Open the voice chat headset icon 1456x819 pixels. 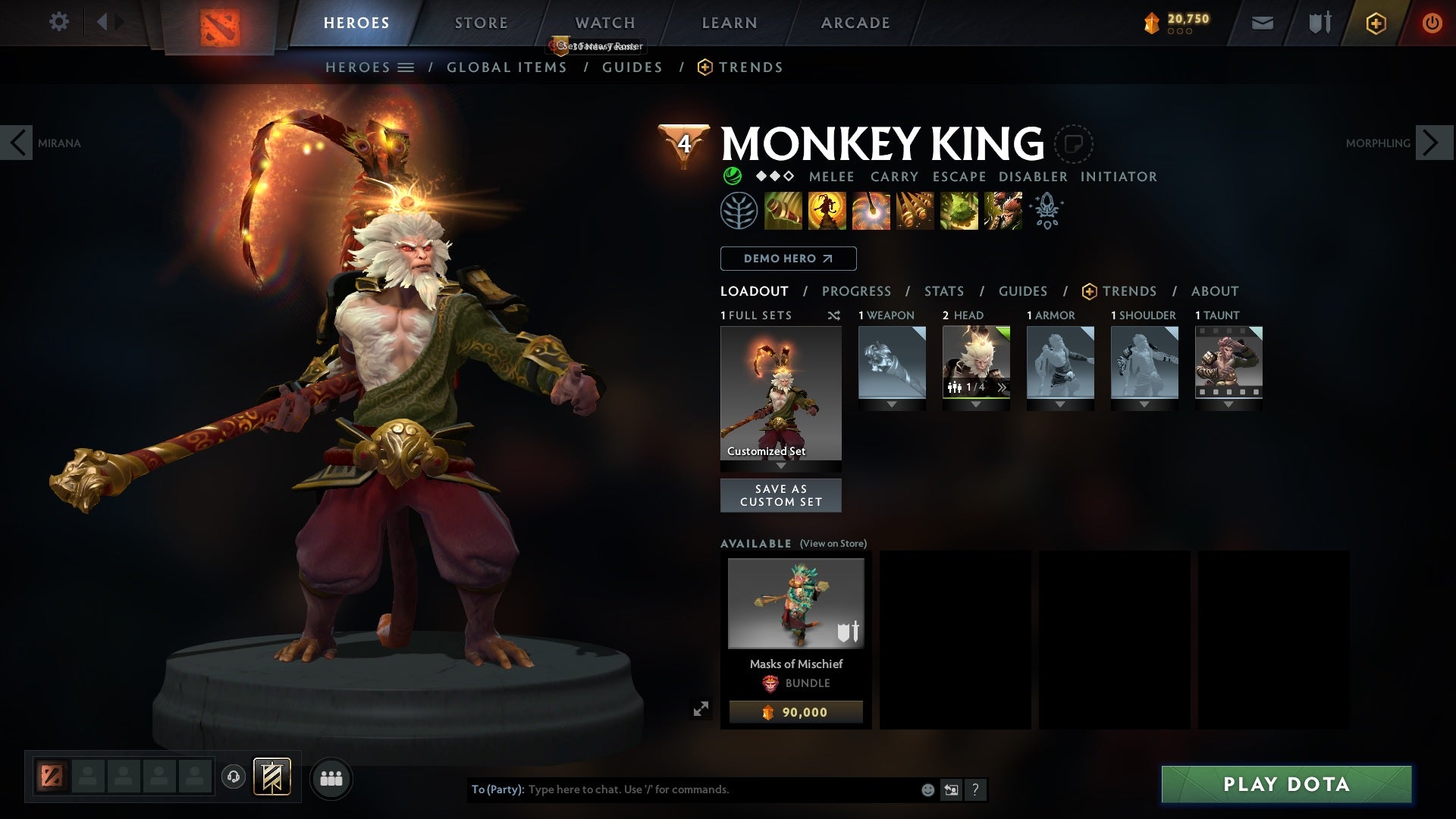click(233, 777)
